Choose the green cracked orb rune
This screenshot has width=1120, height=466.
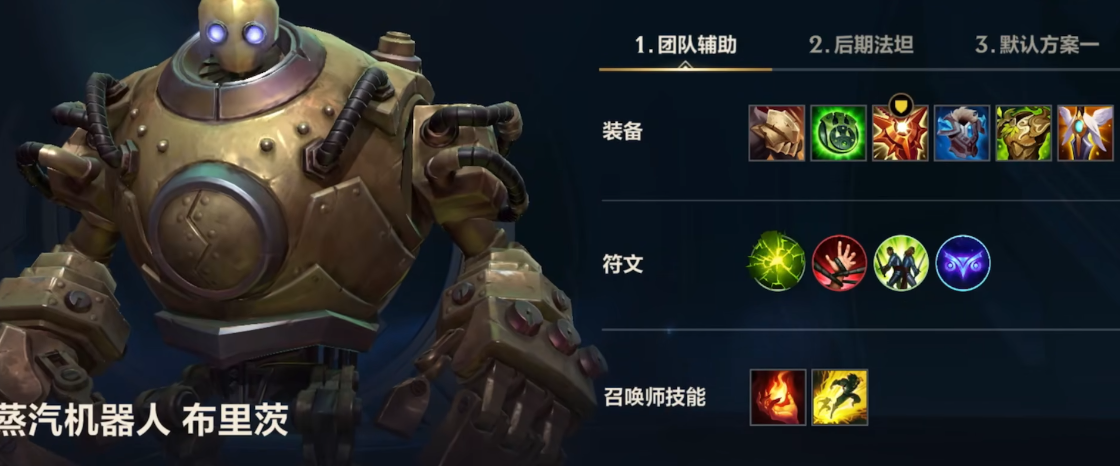pyautogui.click(x=777, y=263)
